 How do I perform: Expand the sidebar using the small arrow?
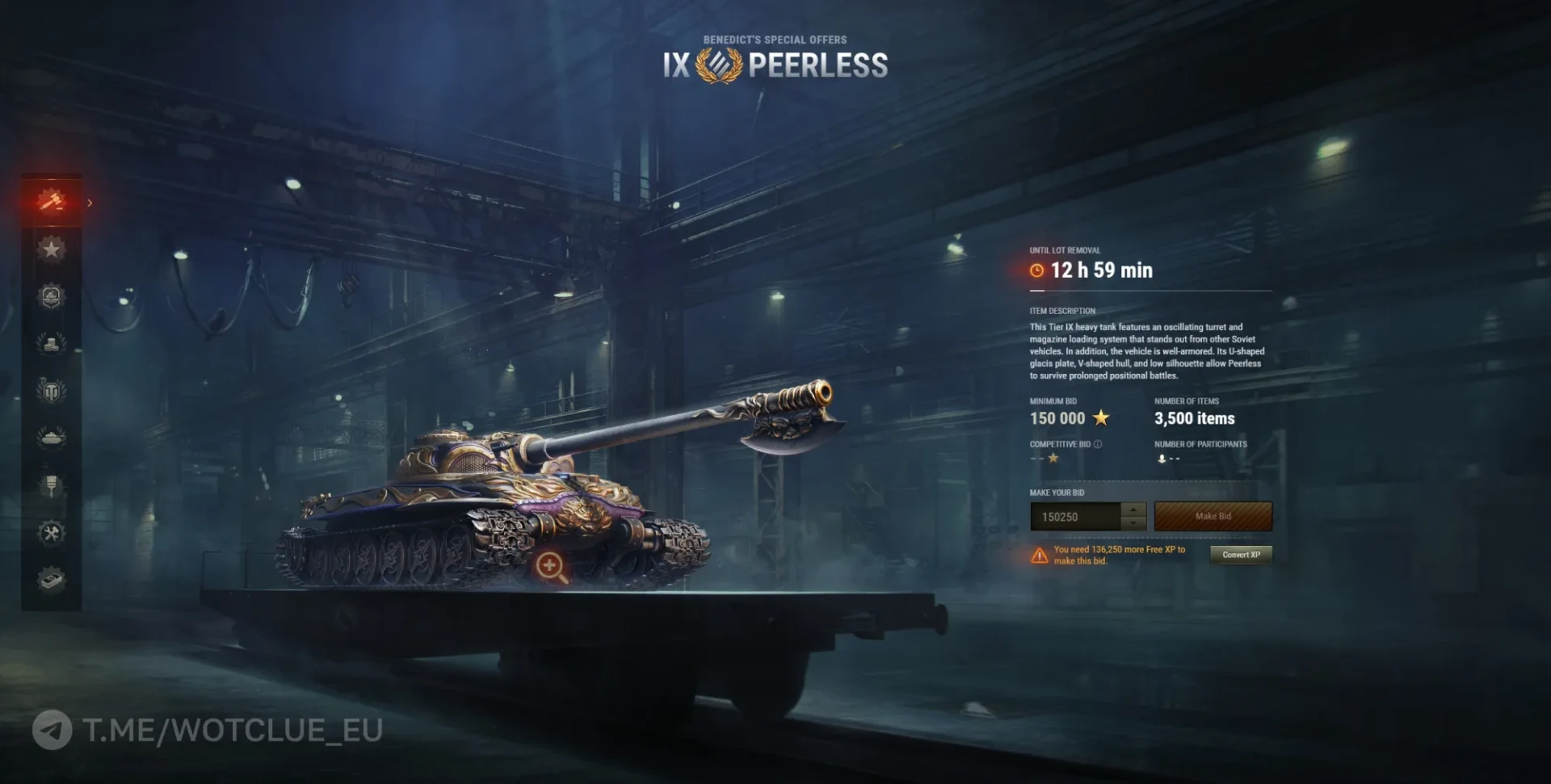(90, 203)
